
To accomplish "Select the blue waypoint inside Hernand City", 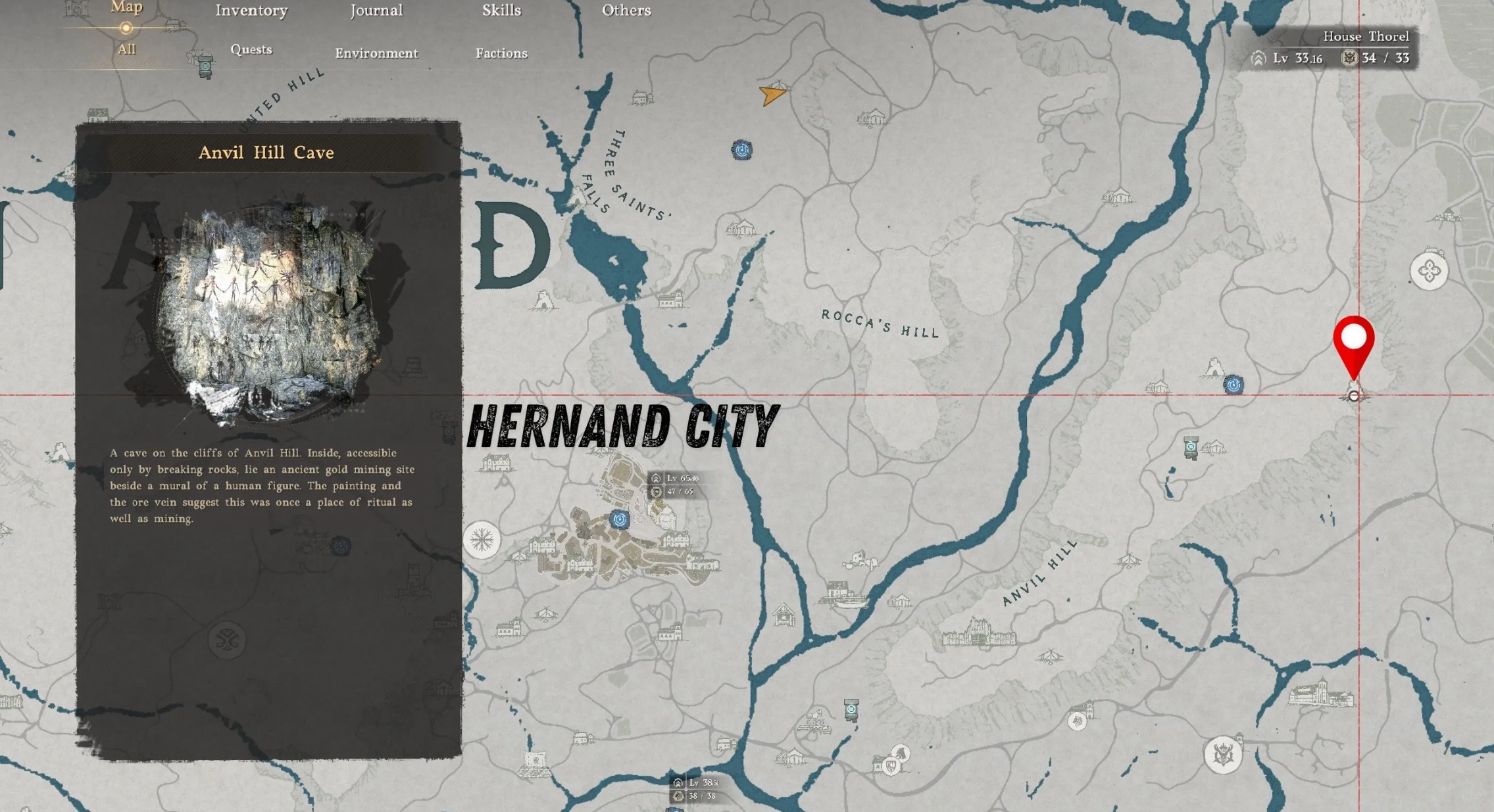I will (619, 519).
